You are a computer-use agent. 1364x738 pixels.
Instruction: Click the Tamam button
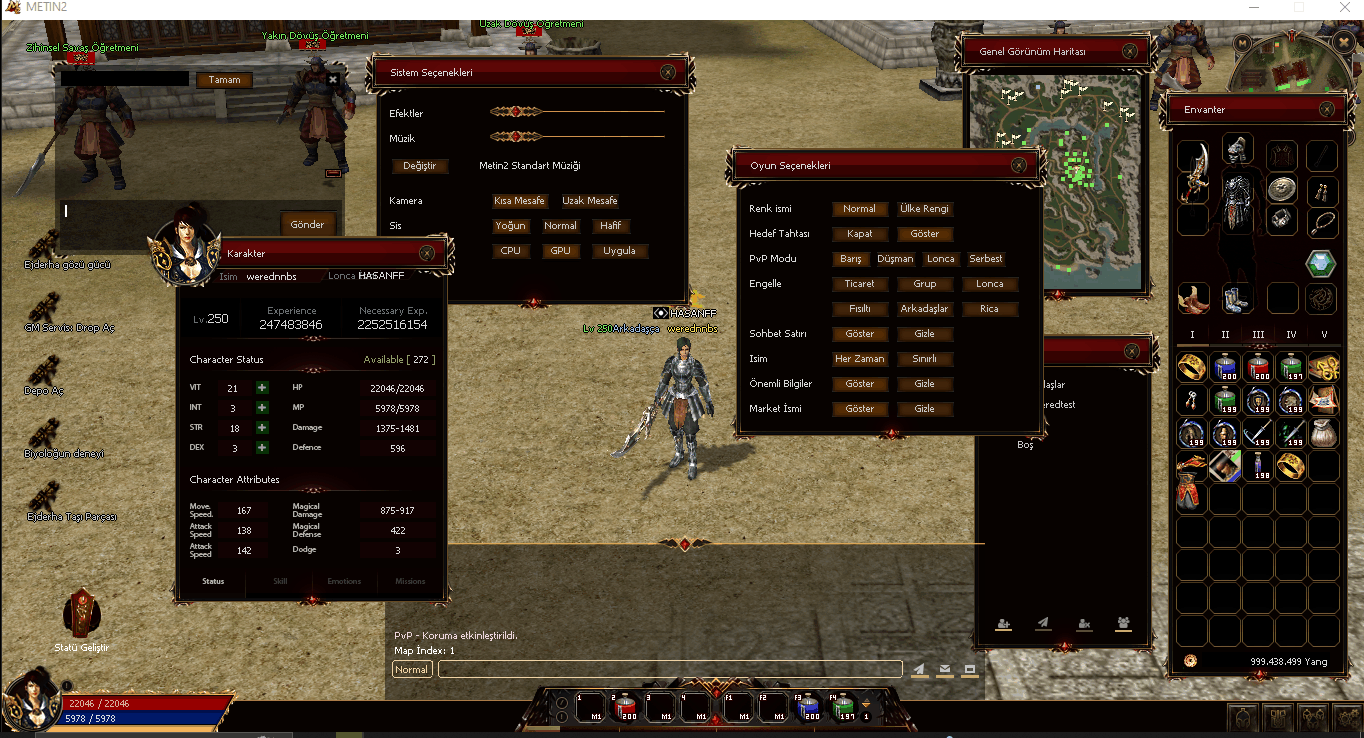pos(223,79)
